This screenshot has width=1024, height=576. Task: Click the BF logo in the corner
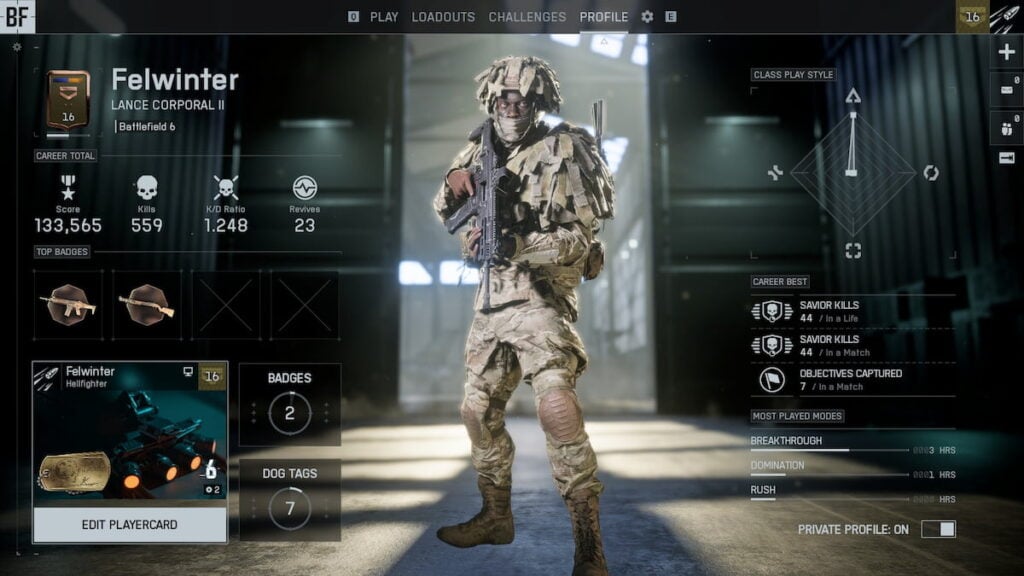(17, 15)
